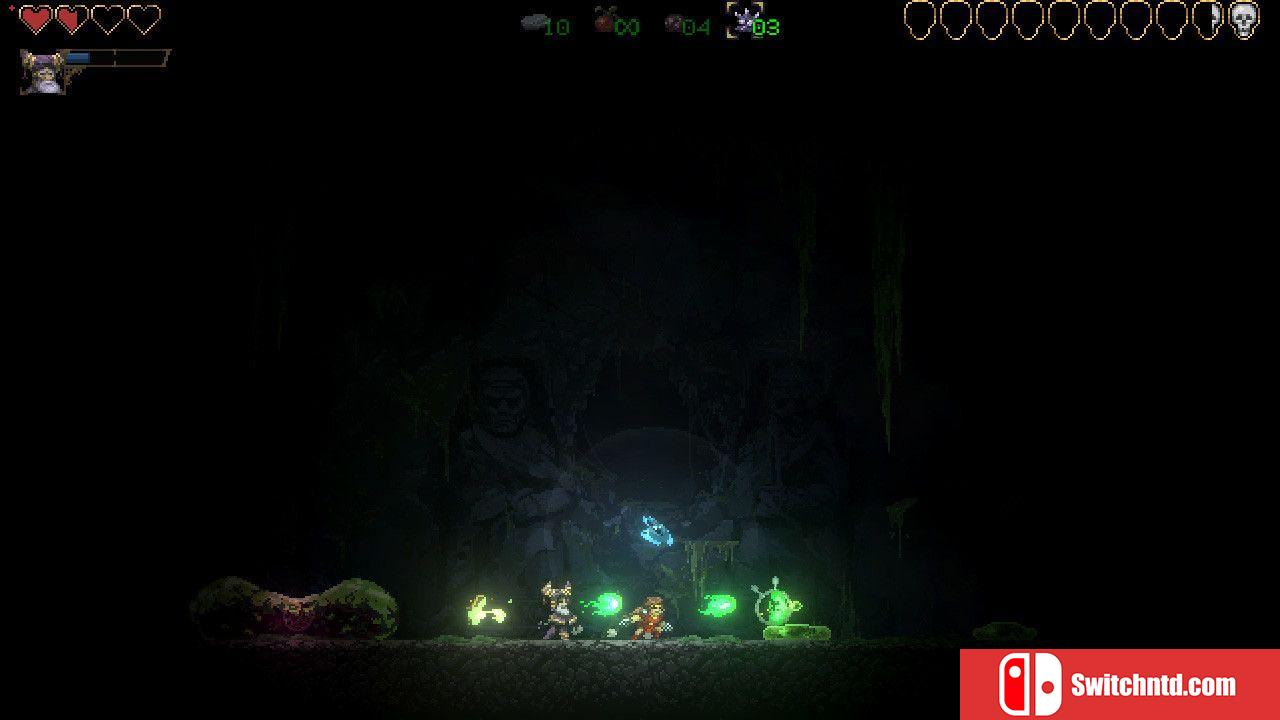Click the filled white skull icon
The image size is (1280, 720).
click(x=1243, y=20)
